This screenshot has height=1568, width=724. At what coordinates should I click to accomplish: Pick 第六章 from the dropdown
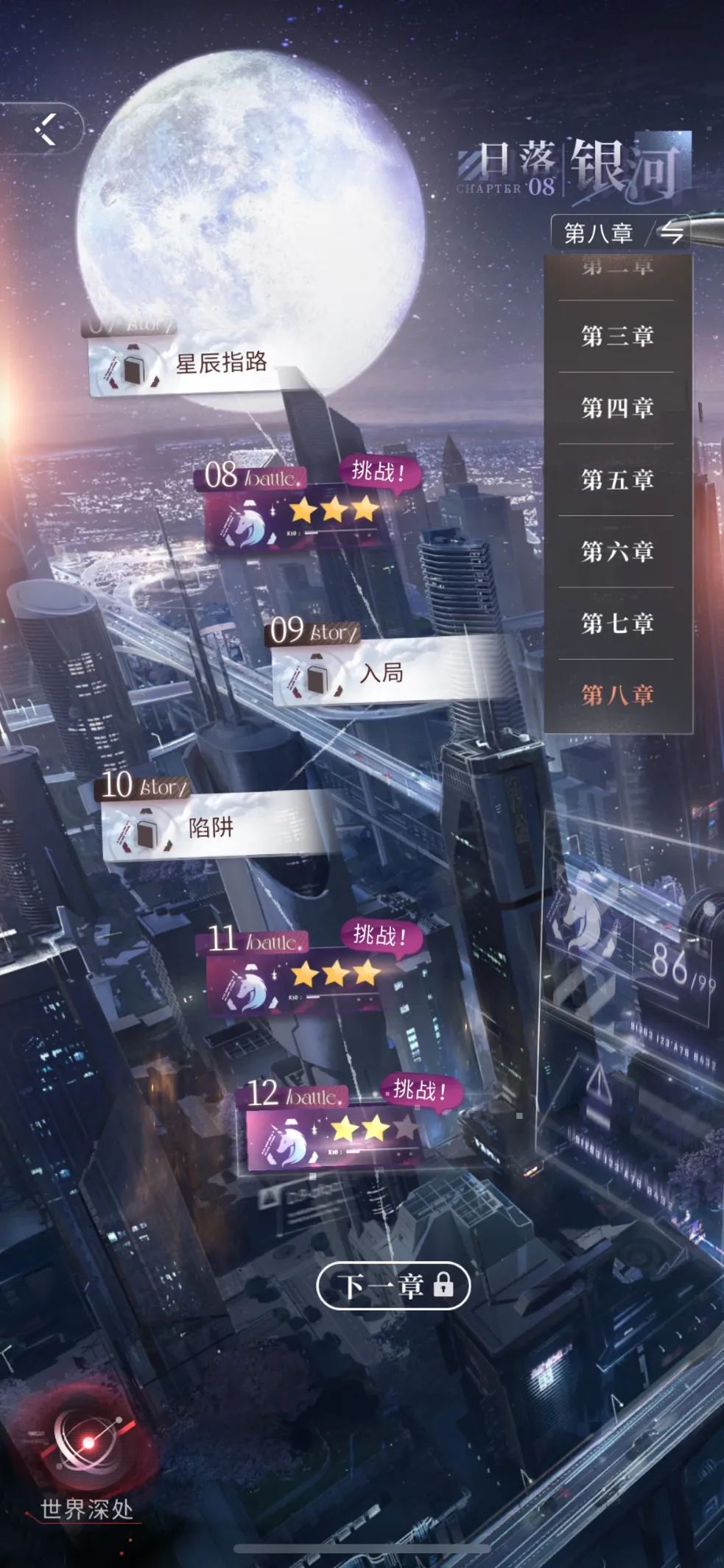click(x=617, y=551)
